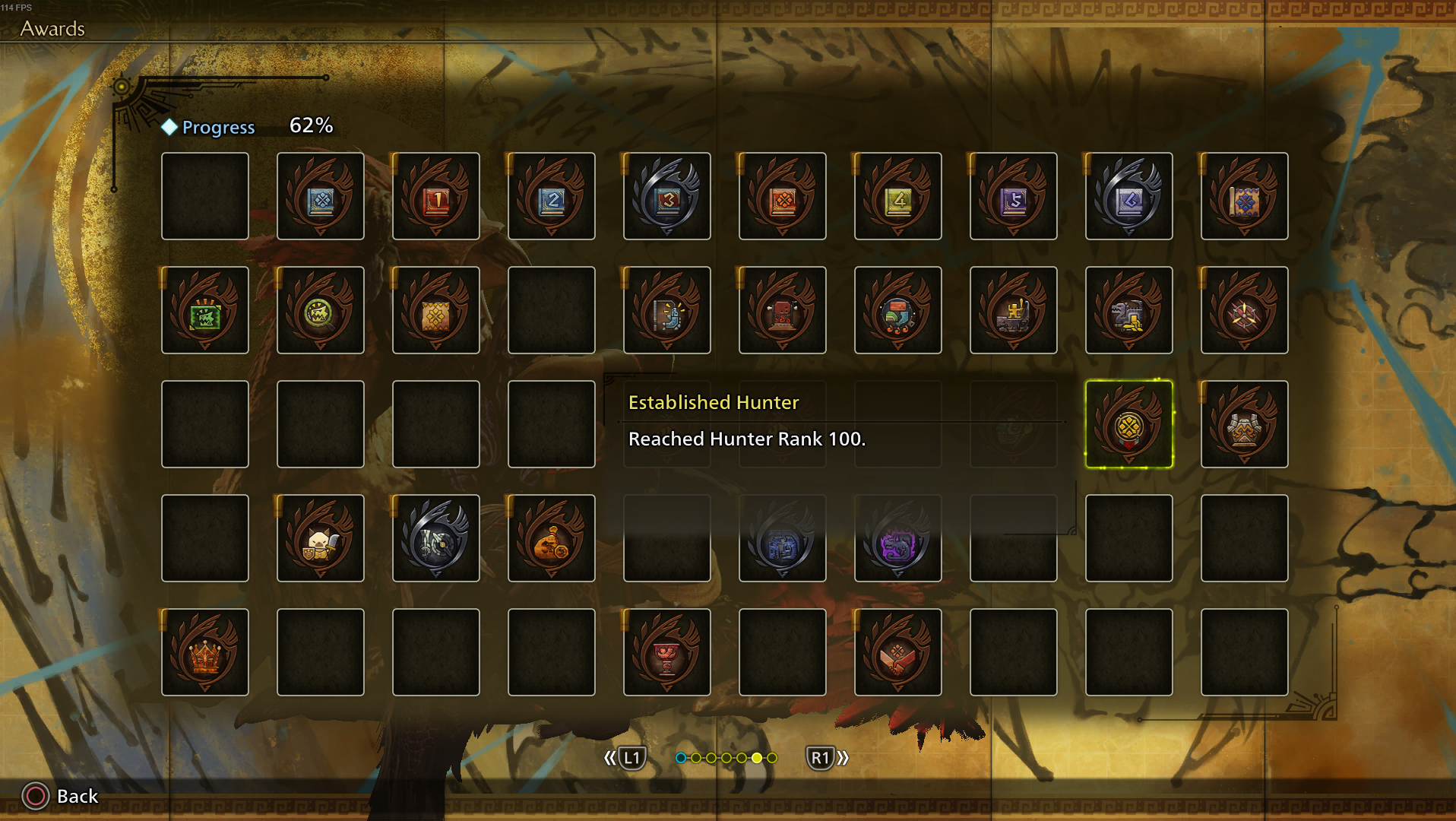Select the blue book award numbered 2

552,197
